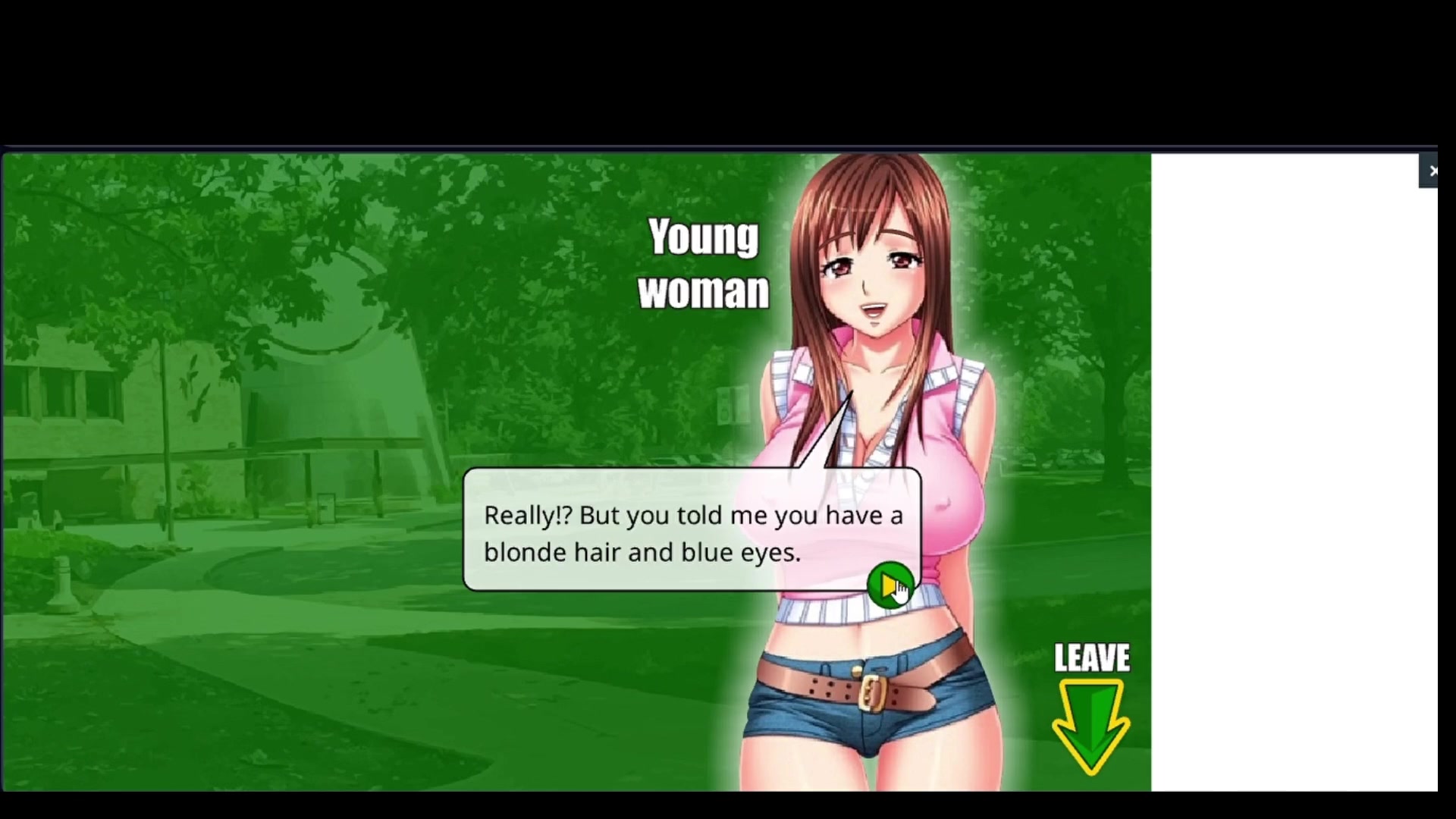Click the LEAVE label text
Screen dimensions: 1456x819
[1091, 658]
